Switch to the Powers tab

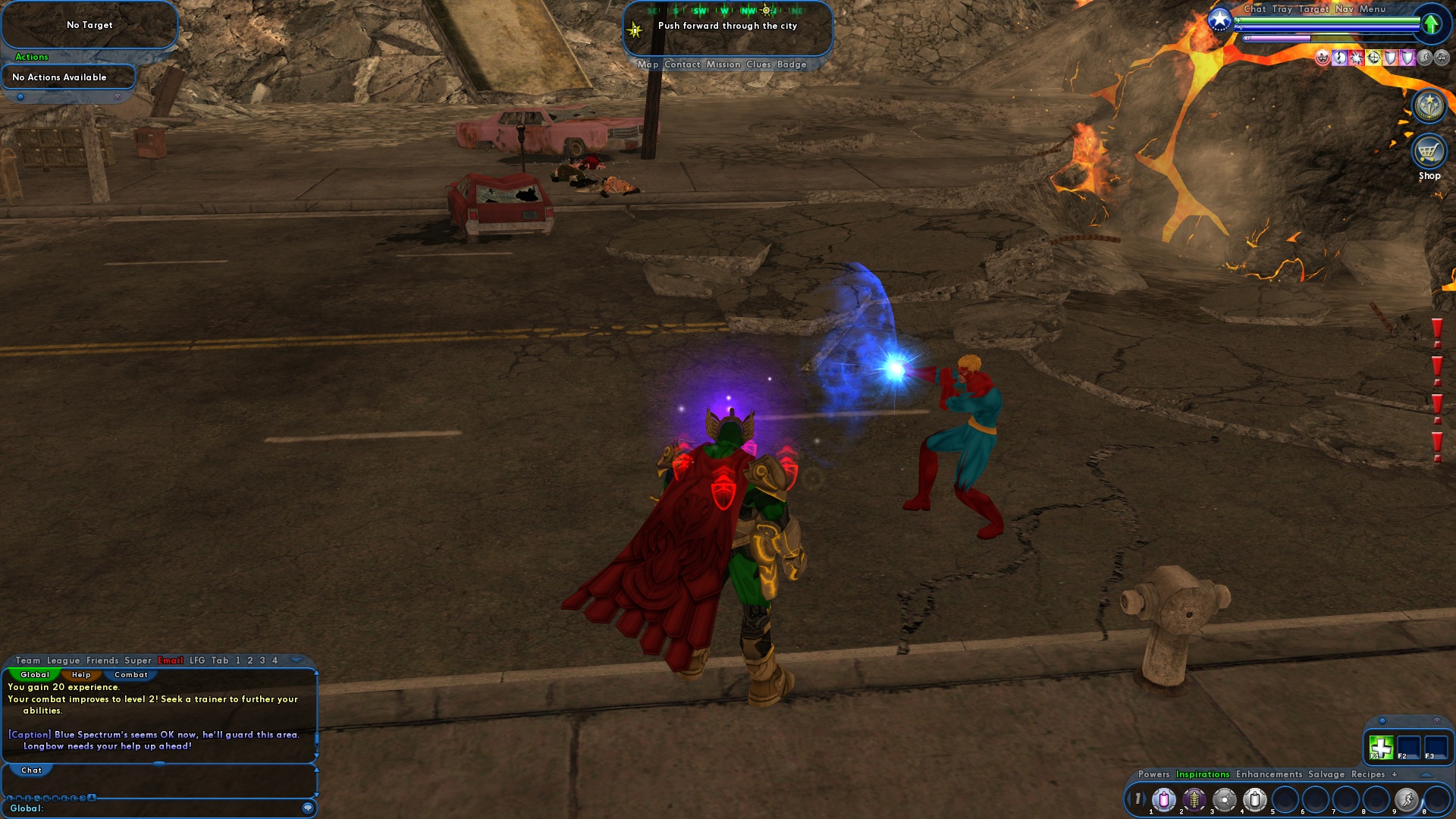coord(1155,774)
